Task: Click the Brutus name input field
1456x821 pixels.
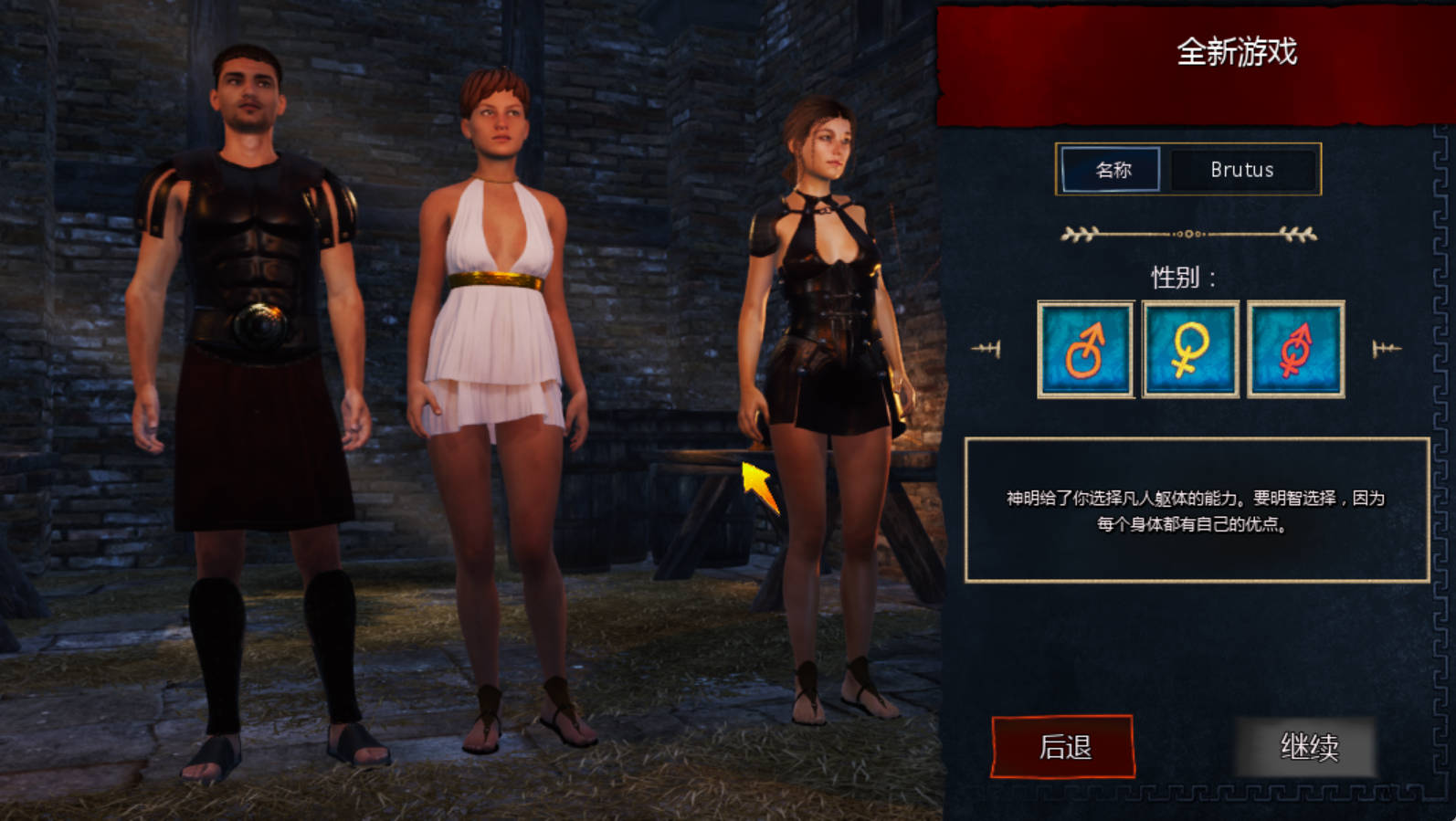Action: [x=1243, y=170]
